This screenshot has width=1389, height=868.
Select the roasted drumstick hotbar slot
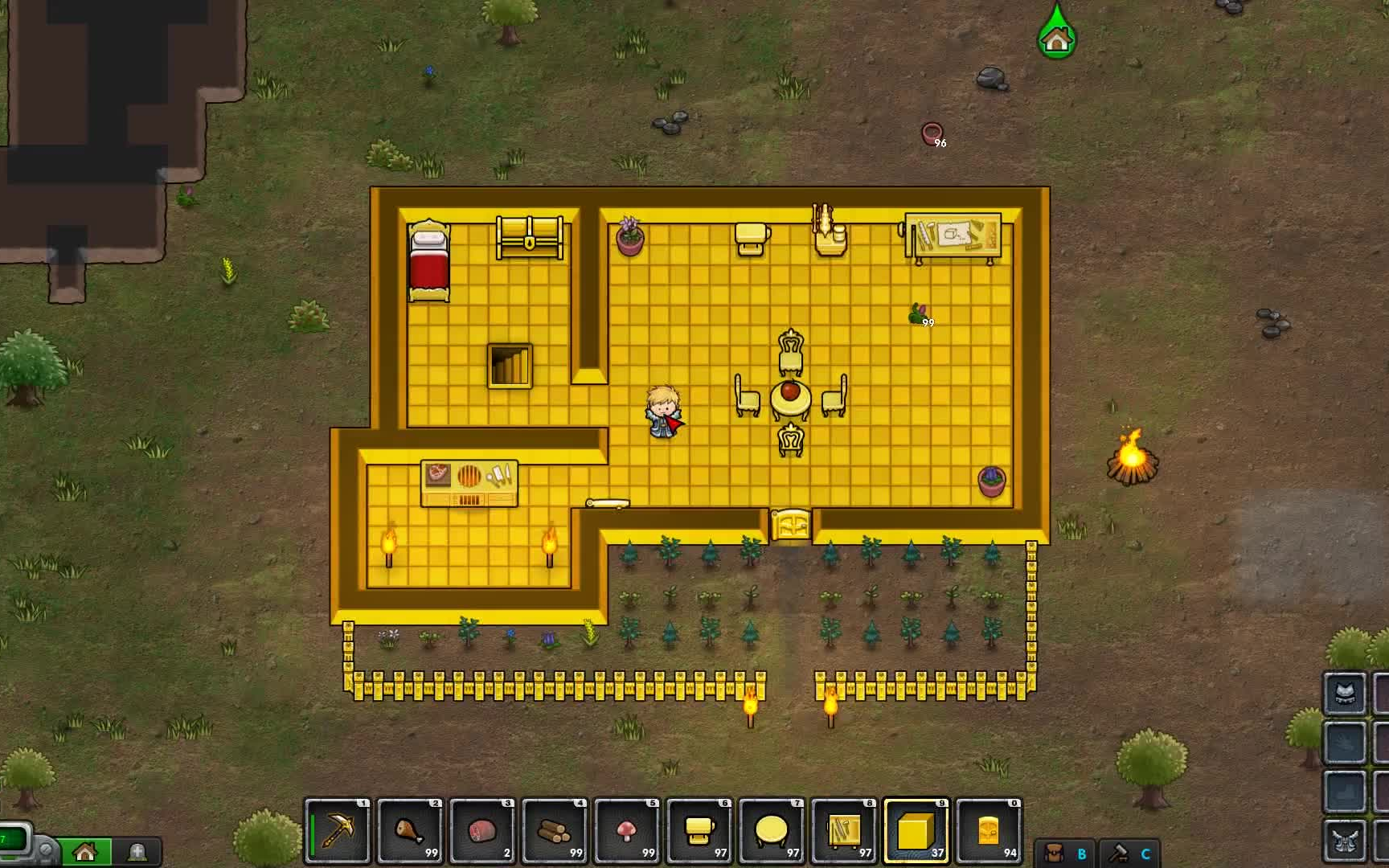pos(410,831)
